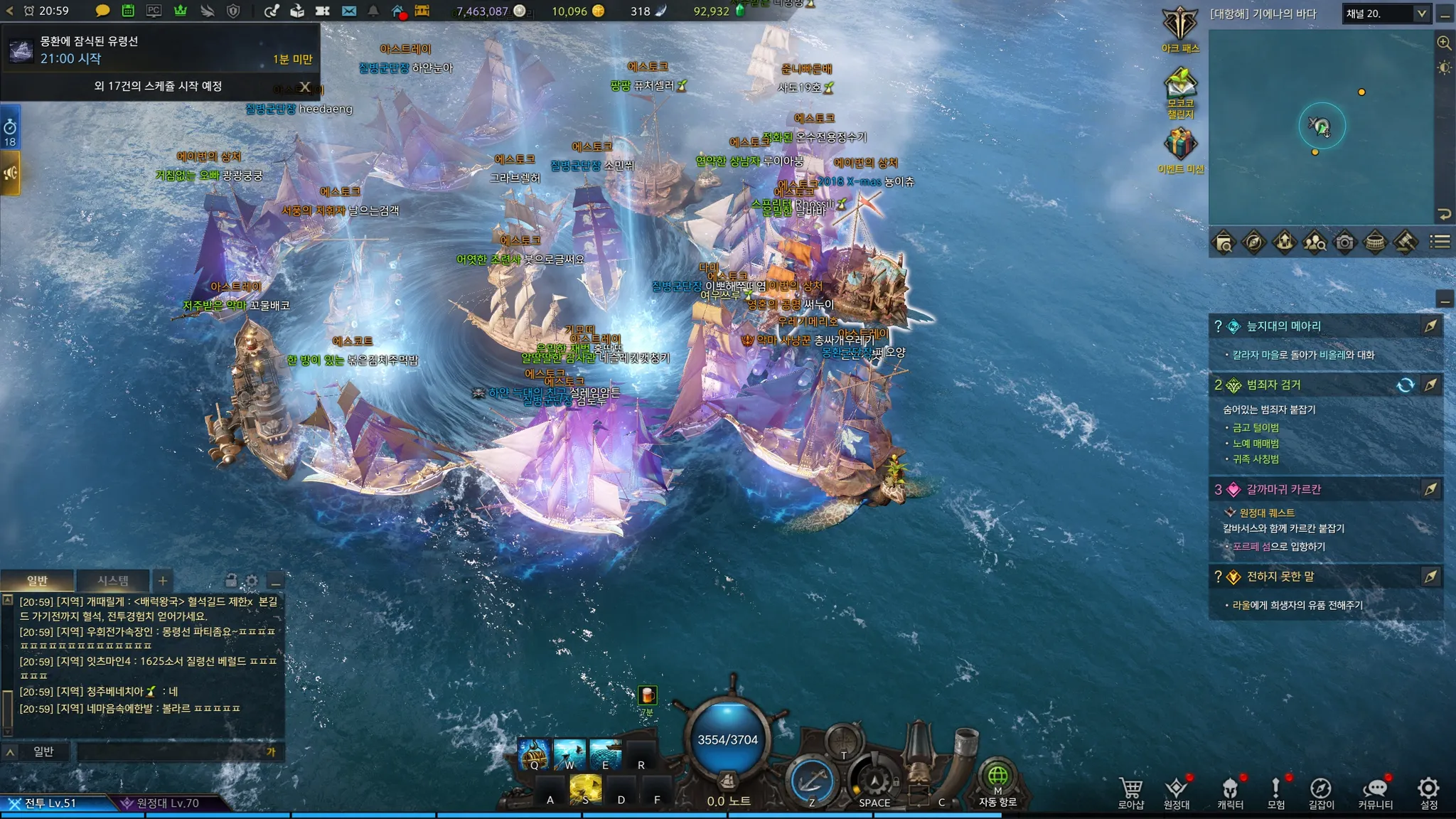The image size is (1456, 819).
Task: Open the mail envelope icon in top bar
Action: click(x=348, y=11)
